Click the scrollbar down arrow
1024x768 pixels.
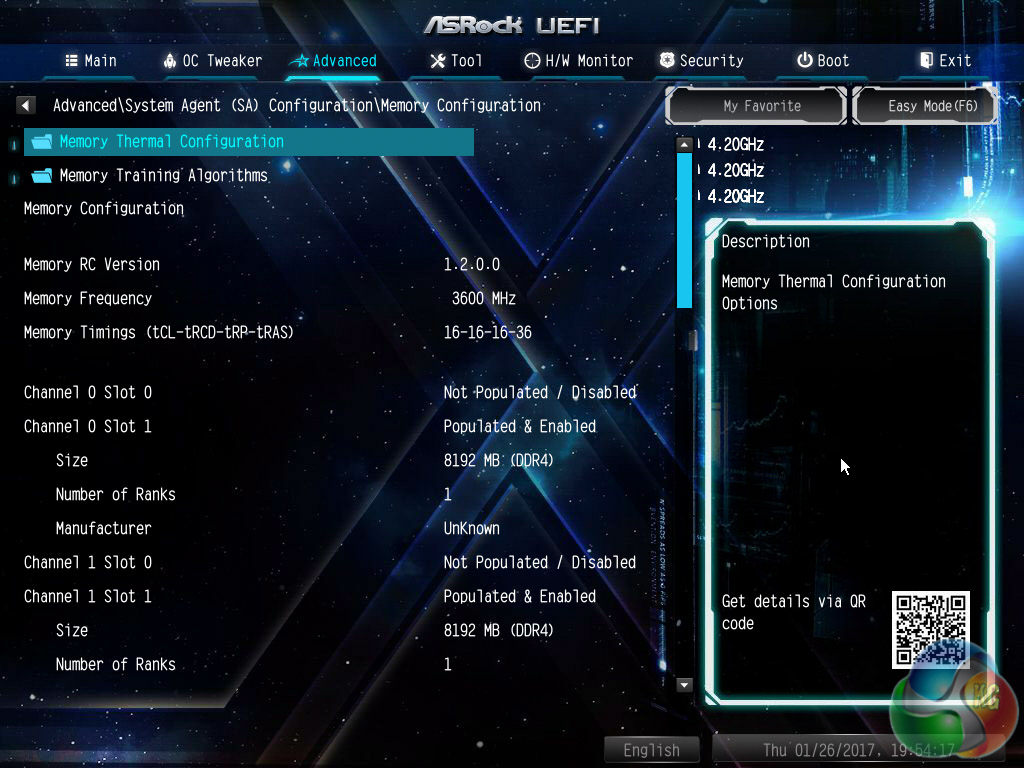(684, 685)
